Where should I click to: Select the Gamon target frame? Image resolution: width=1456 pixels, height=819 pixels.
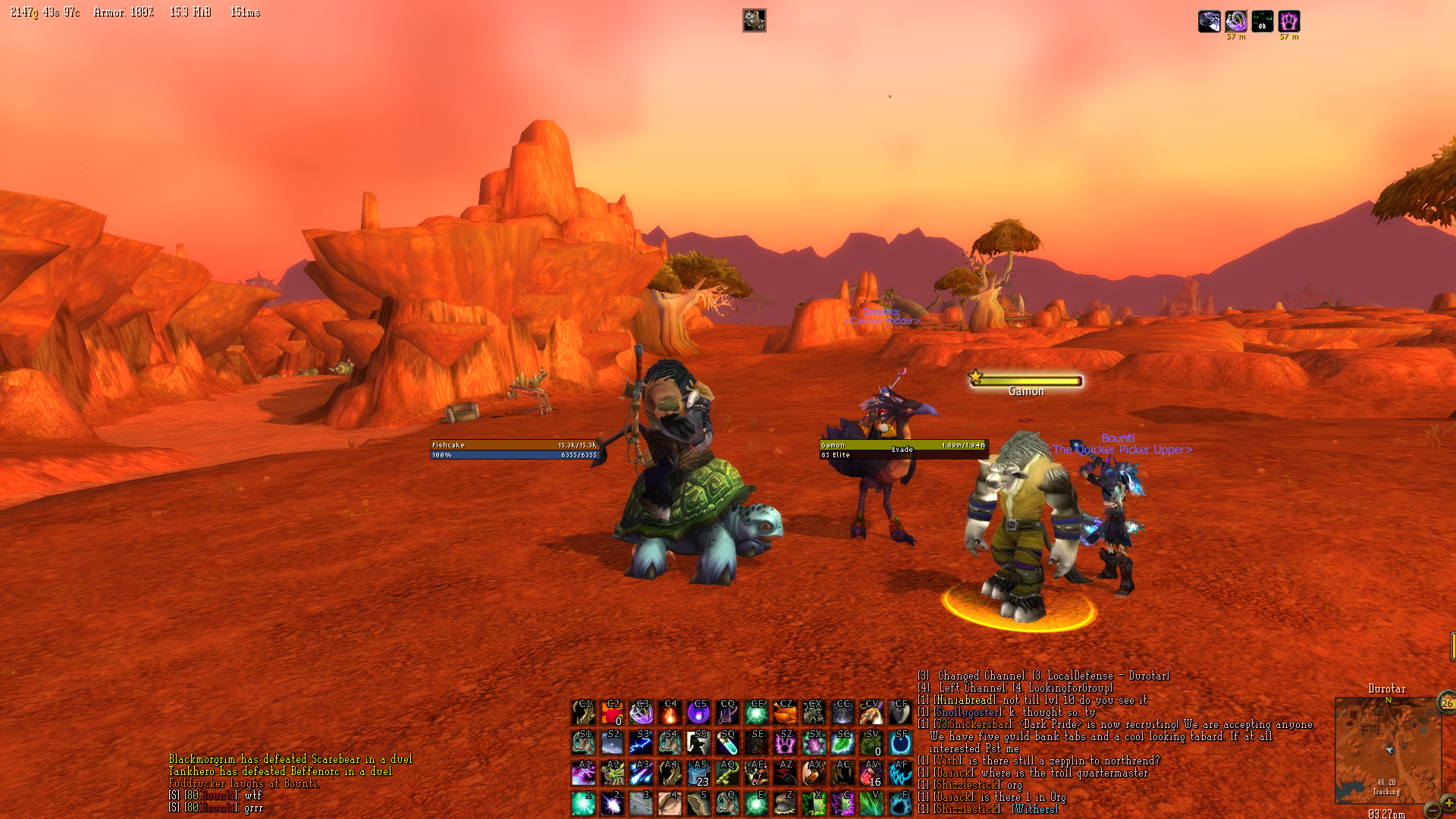pos(902,450)
